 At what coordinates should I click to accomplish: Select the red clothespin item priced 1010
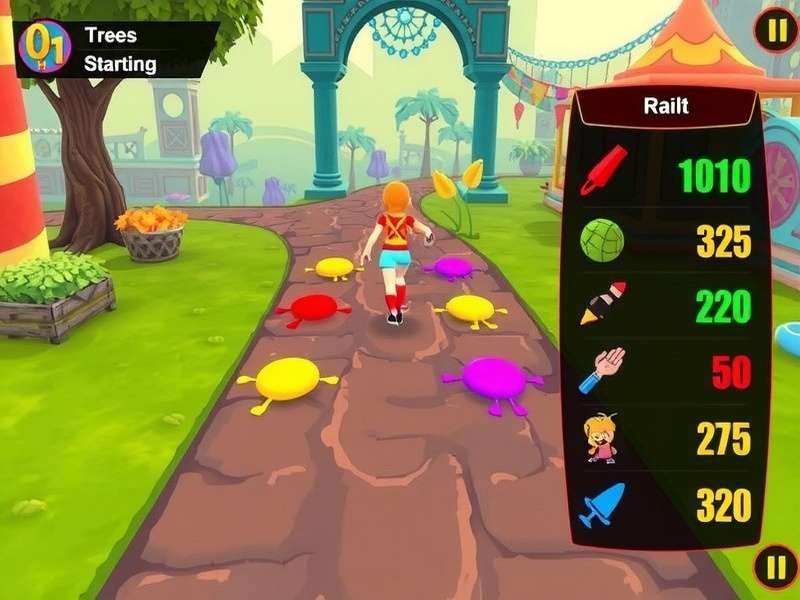[603, 170]
